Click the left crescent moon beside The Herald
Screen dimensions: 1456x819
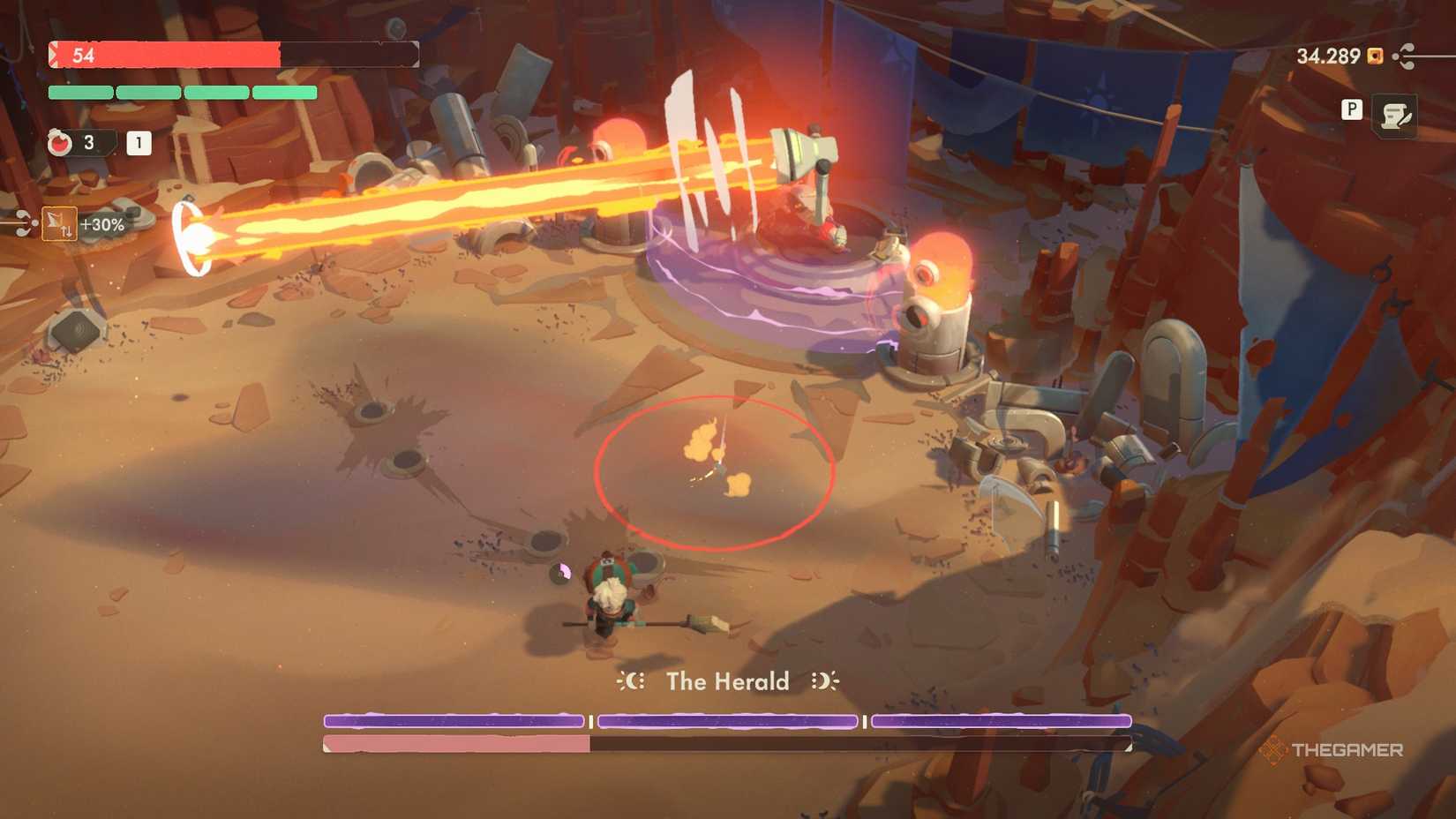click(x=632, y=681)
